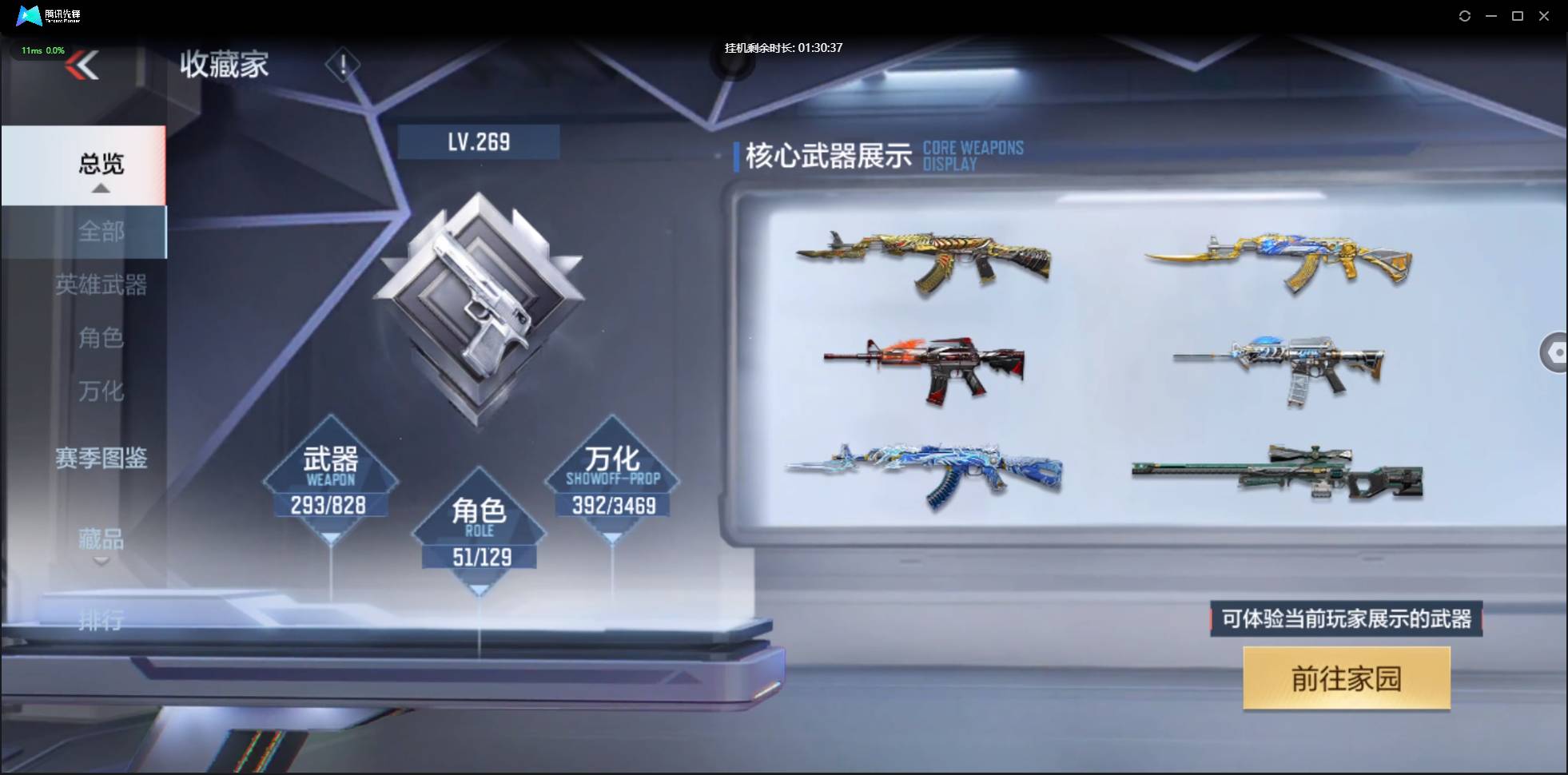Click the 前往家园 button
This screenshot has height=775, width=1568.
click(x=1346, y=678)
